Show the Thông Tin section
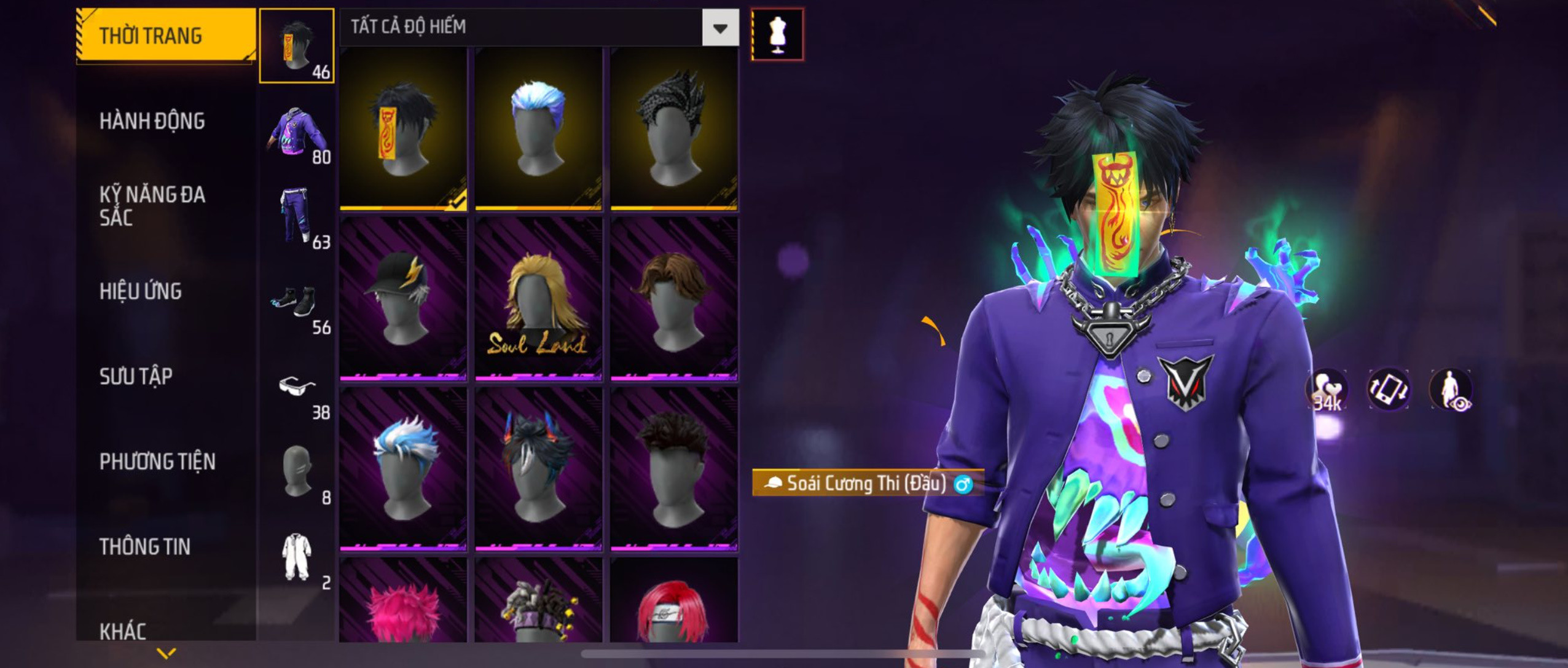1568x668 pixels. (145, 546)
